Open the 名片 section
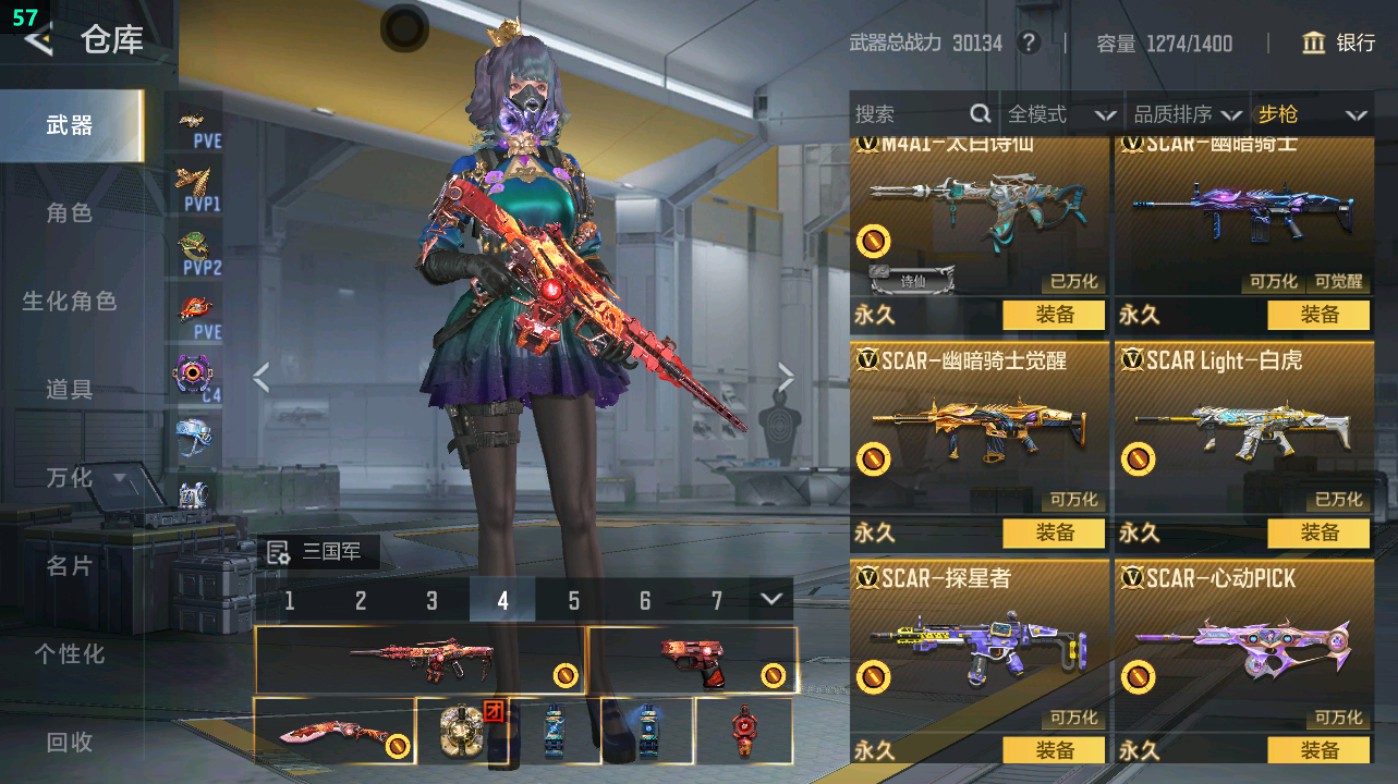This screenshot has height=784, width=1398. [69, 565]
